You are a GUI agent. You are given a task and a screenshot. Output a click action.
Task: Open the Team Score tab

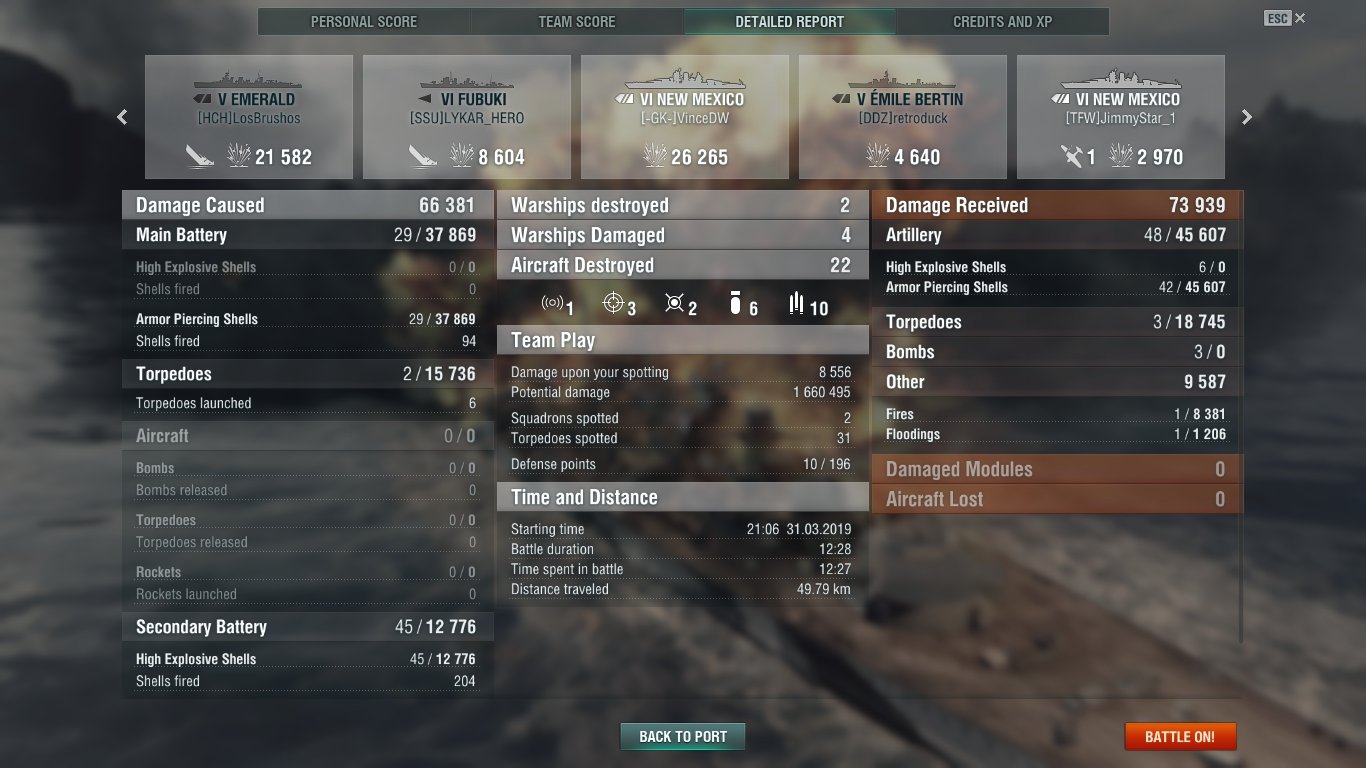coord(577,21)
